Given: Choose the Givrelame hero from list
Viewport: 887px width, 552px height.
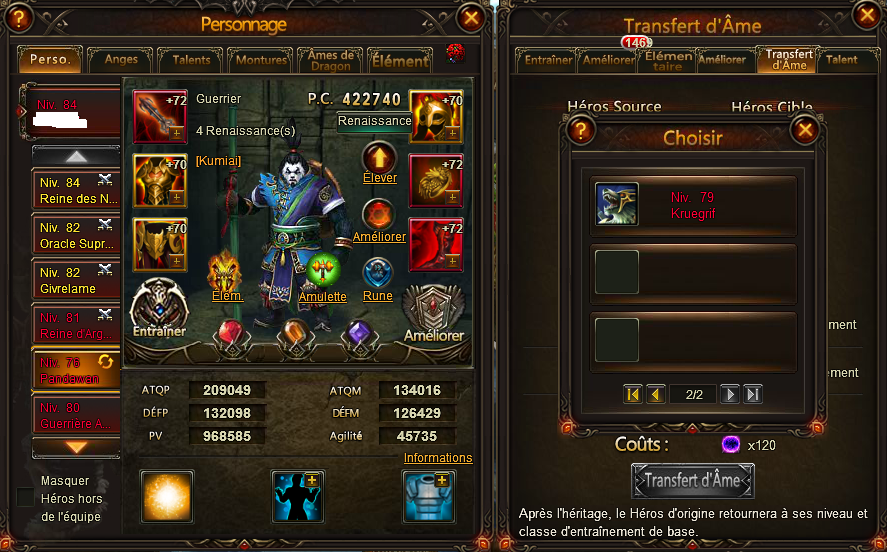Looking at the screenshot, I should [76, 281].
